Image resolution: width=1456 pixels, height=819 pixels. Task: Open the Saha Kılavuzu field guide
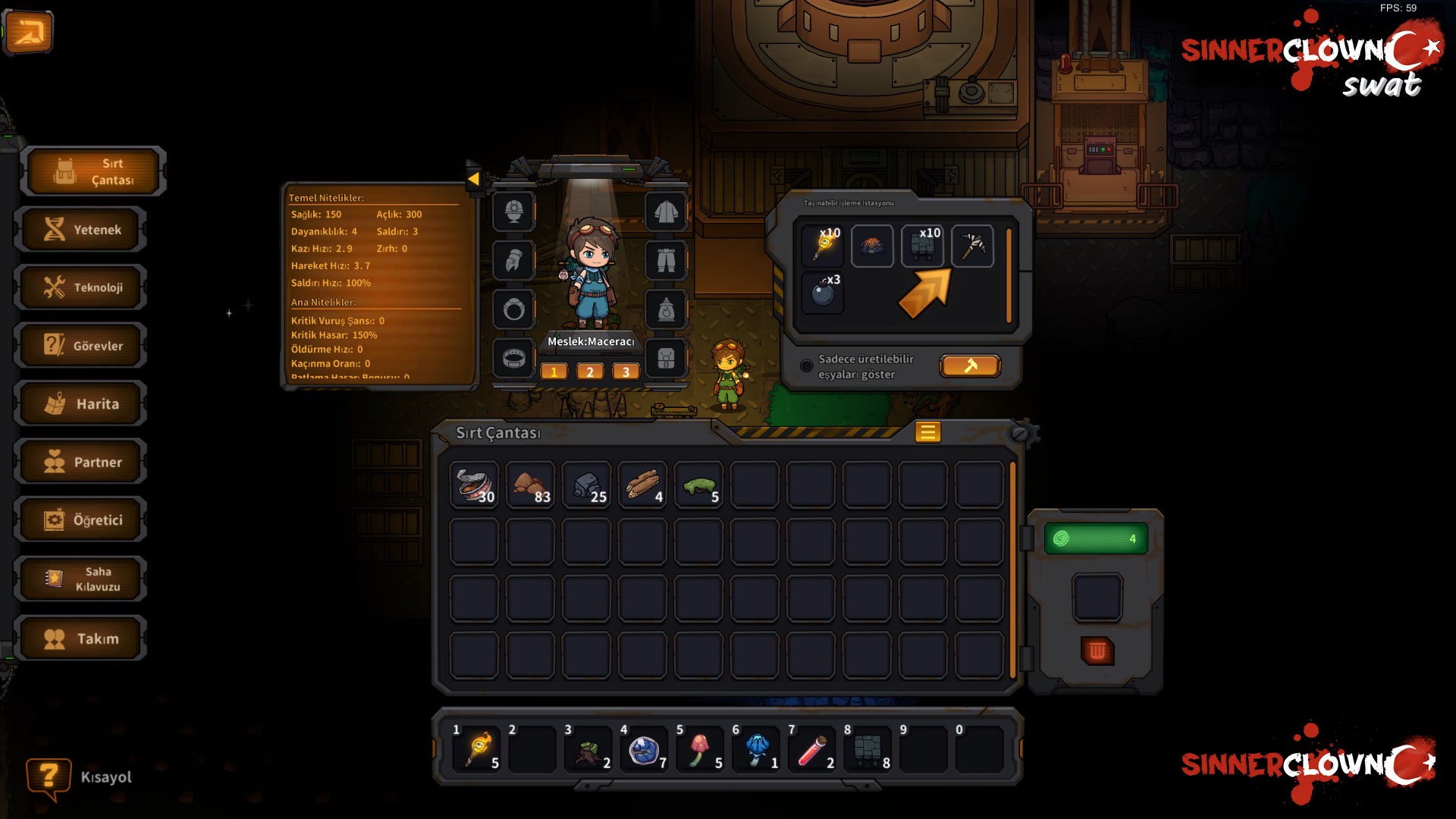click(82, 579)
